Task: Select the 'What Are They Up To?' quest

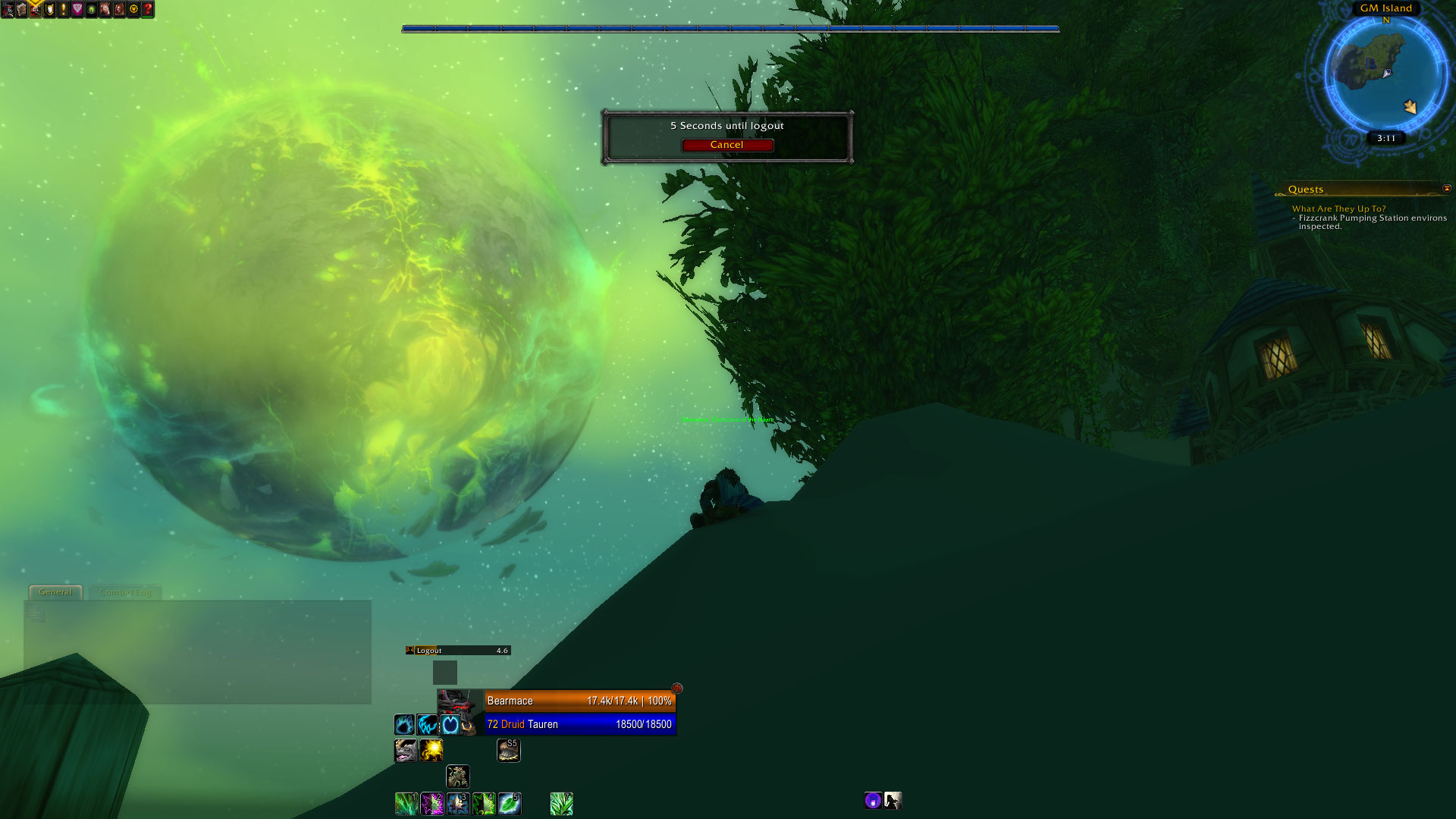Action: coord(1338,209)
